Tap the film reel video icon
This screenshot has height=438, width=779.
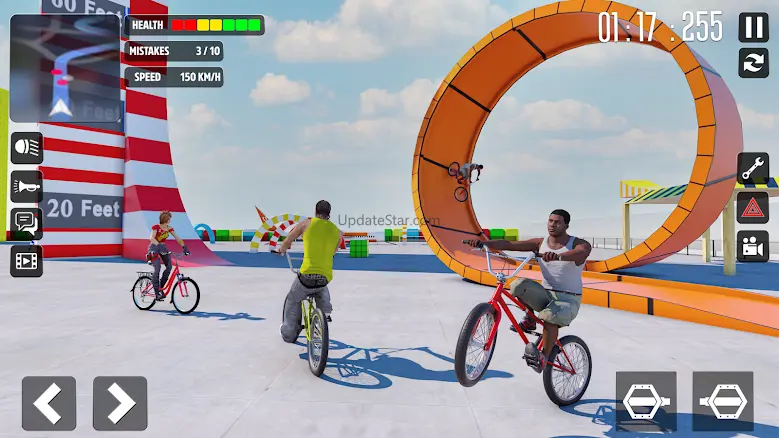click(x=26, y=261)
